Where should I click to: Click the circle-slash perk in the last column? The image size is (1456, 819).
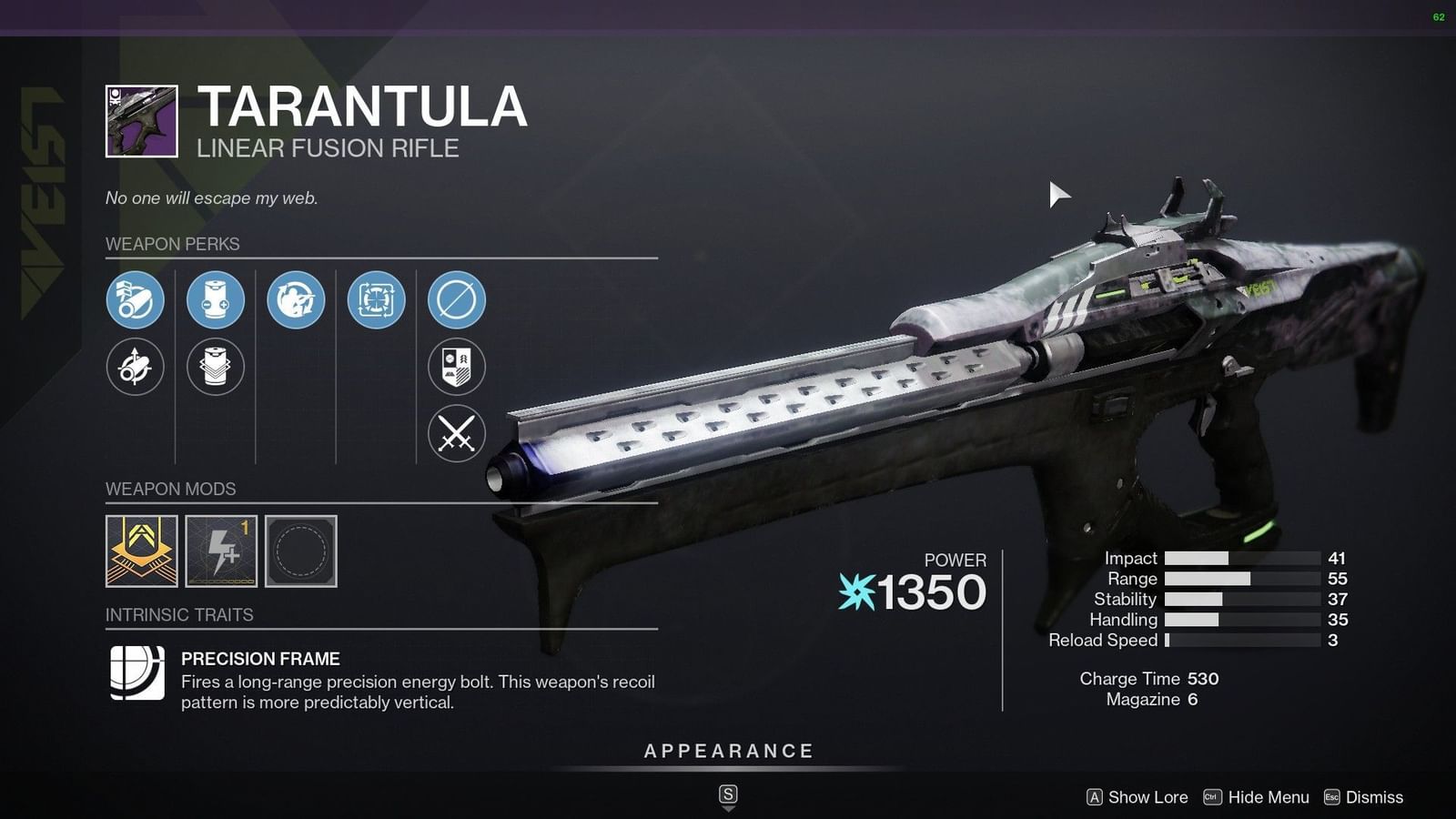pyautogui.click(x=455, y=300)
